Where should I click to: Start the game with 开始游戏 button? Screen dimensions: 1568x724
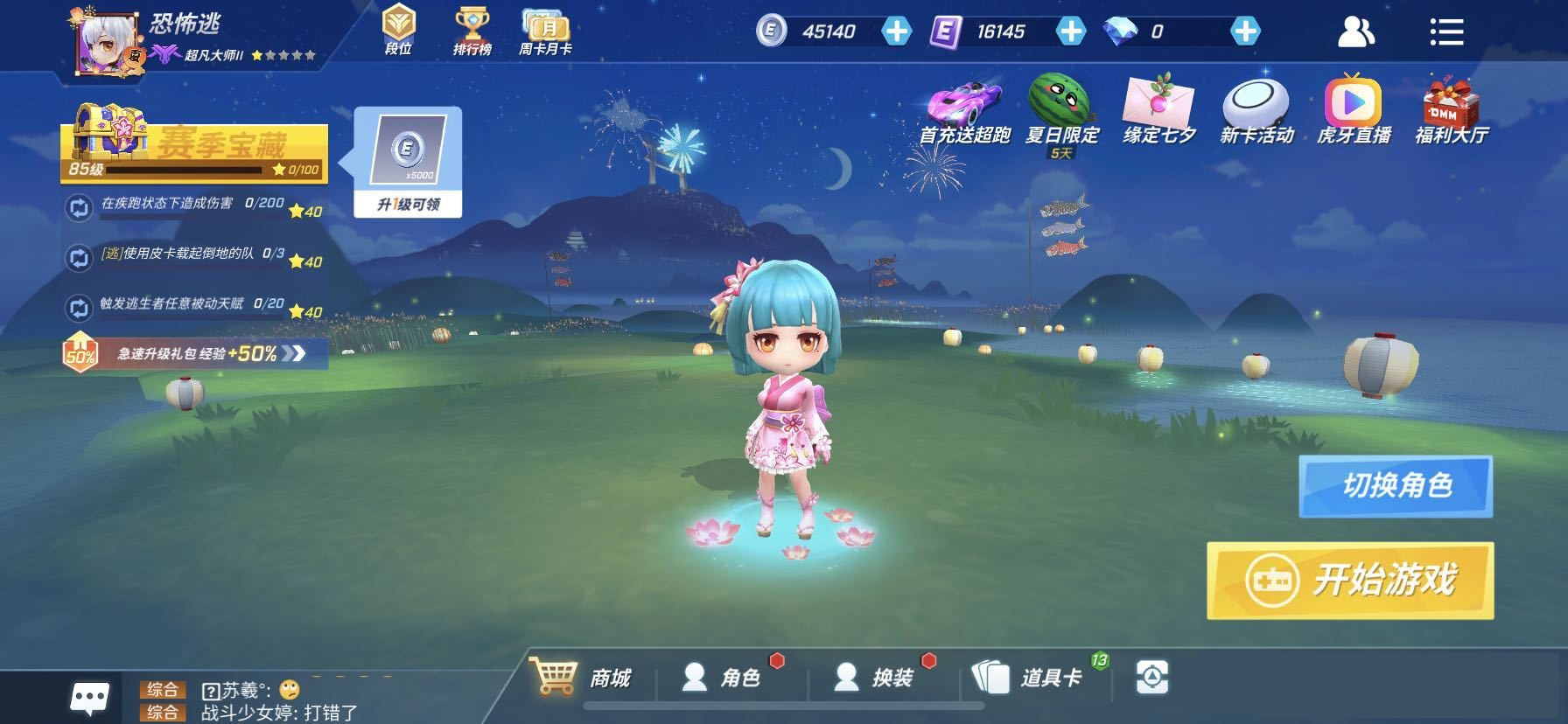click(1349, 580)
